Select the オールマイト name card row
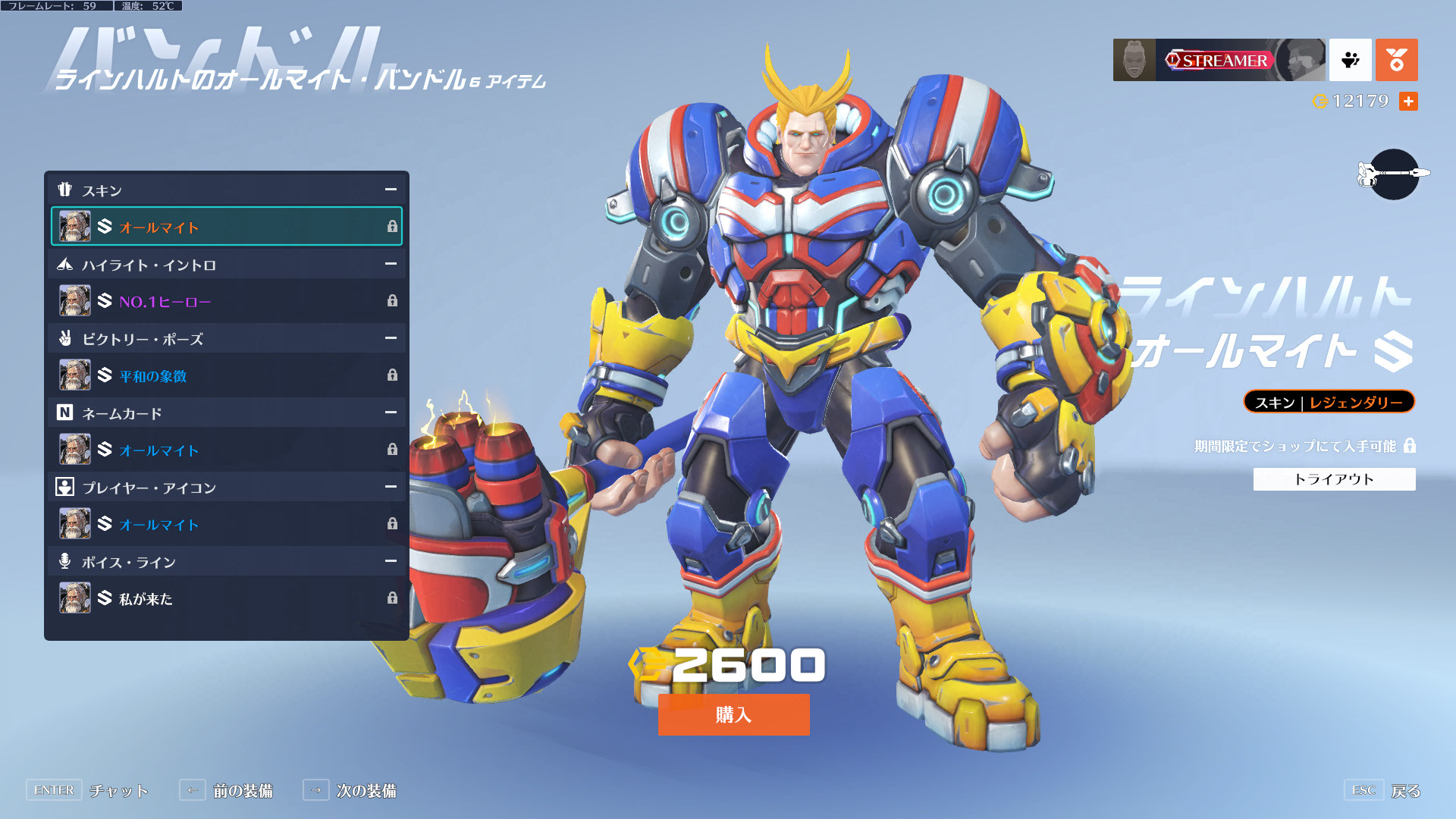Screen dimensions: 1456x819 [226, 450]
